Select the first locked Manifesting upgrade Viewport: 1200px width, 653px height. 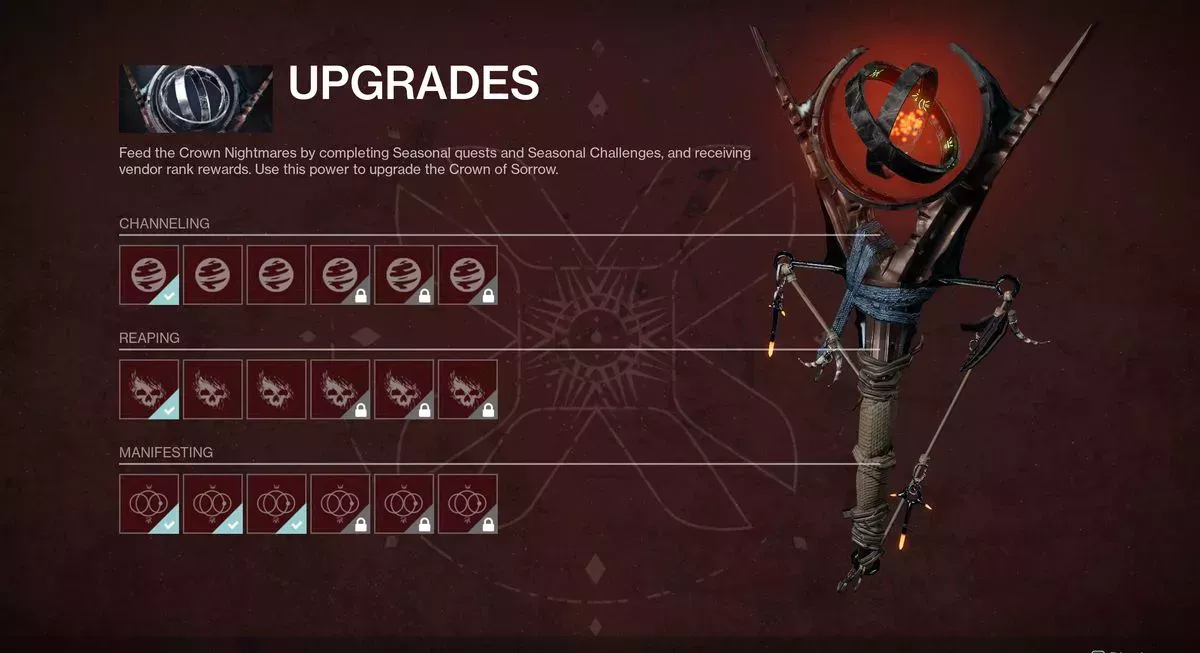point(340,504)
